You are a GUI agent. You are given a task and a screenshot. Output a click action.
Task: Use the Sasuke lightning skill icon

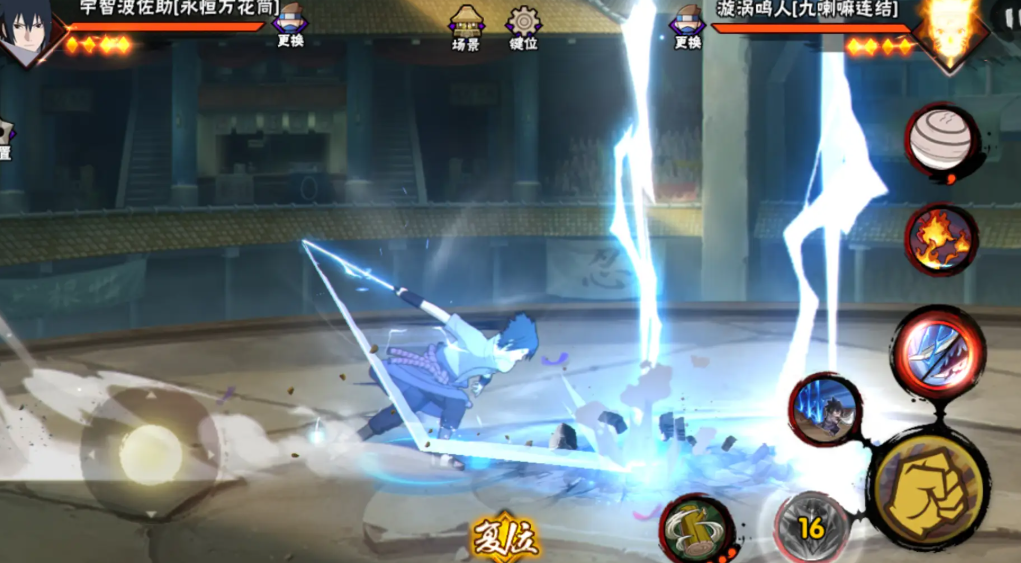click(825, 408)
